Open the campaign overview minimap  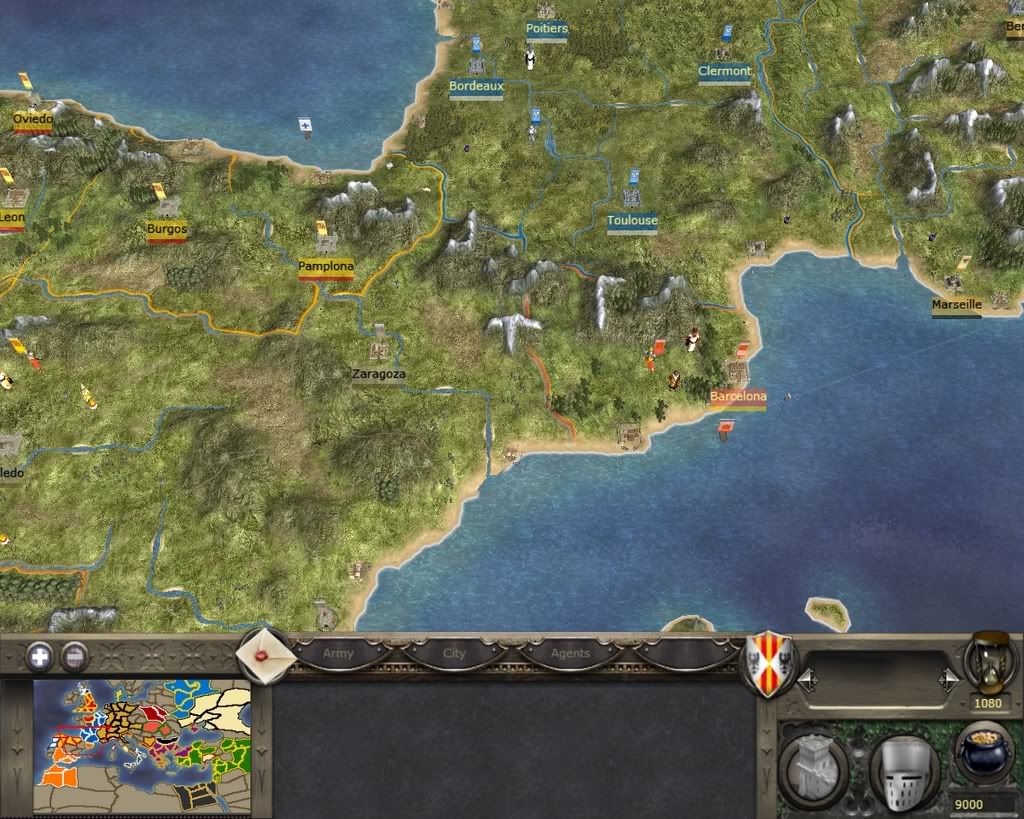pyautogui.click(x=142, y=733)
